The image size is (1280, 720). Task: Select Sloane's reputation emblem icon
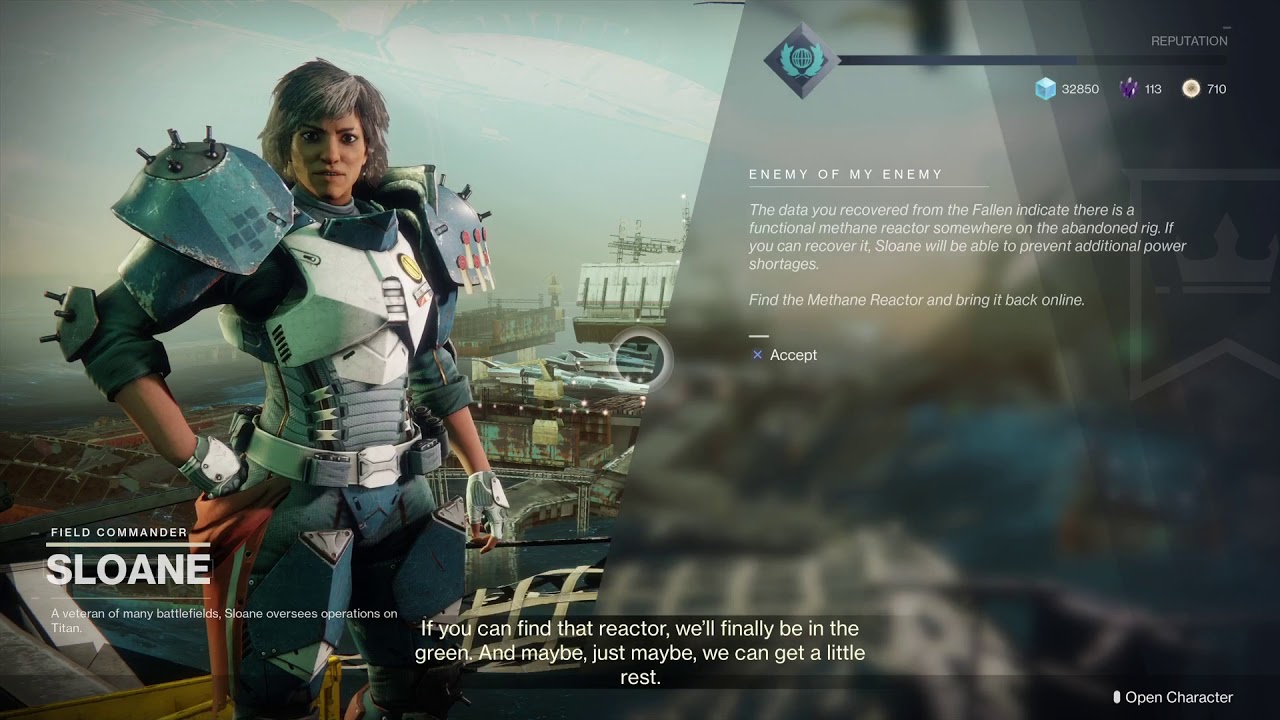pos(800,61)
